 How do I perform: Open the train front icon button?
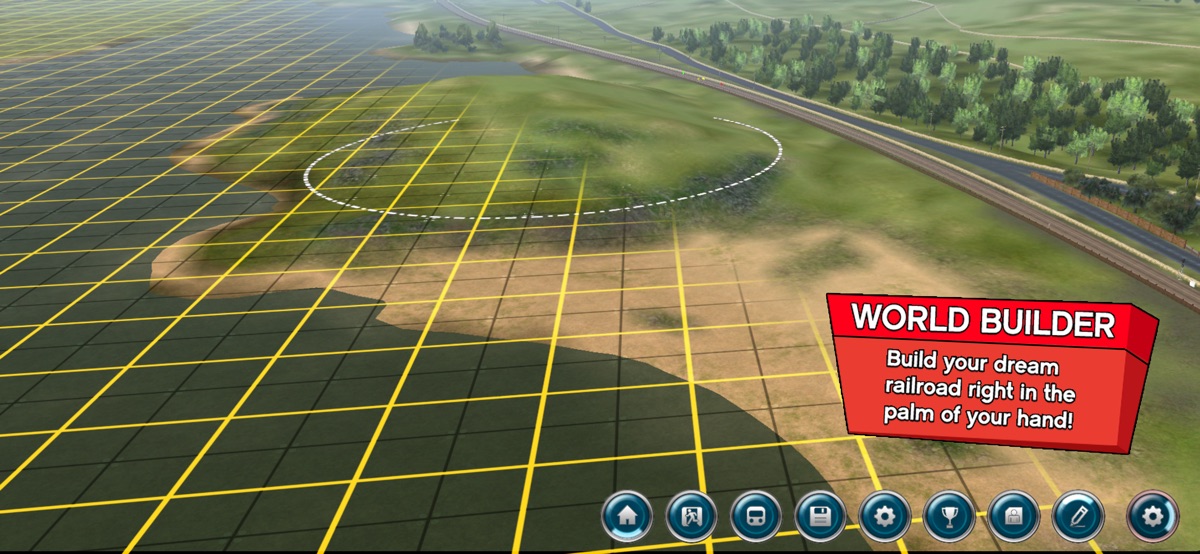[756, 517]
